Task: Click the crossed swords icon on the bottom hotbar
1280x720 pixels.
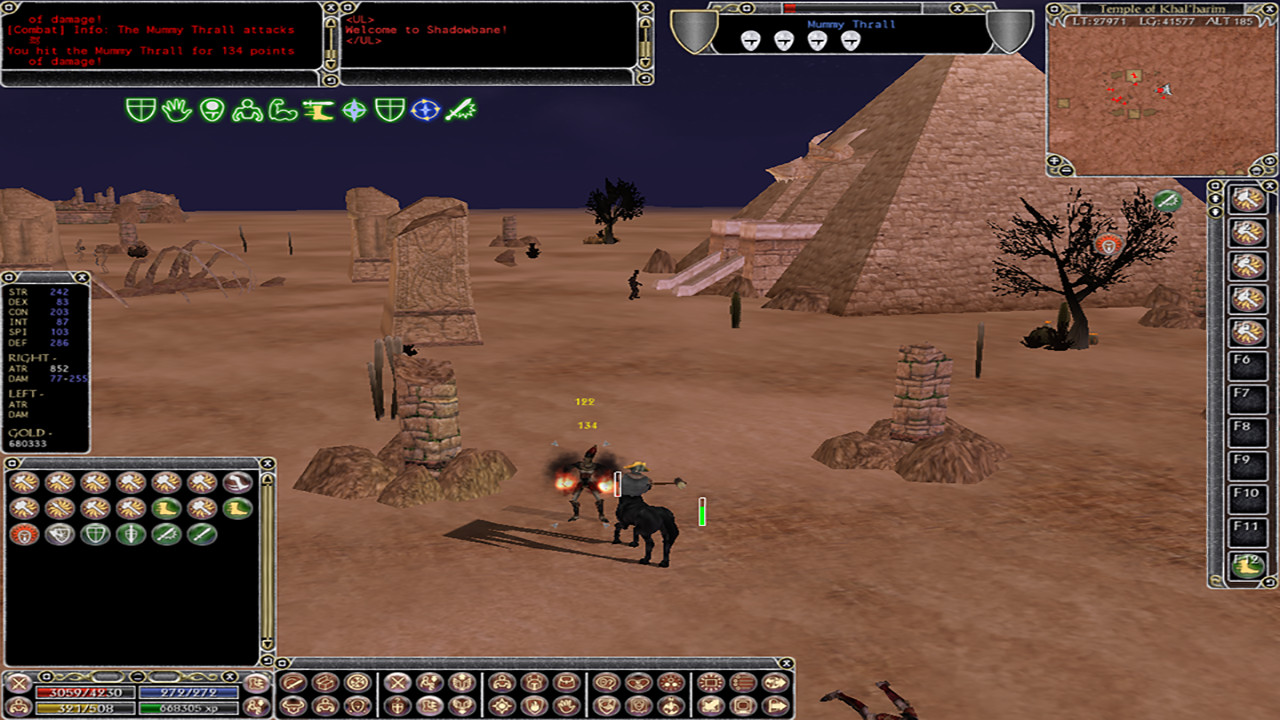Action: [x=396, y=682]
